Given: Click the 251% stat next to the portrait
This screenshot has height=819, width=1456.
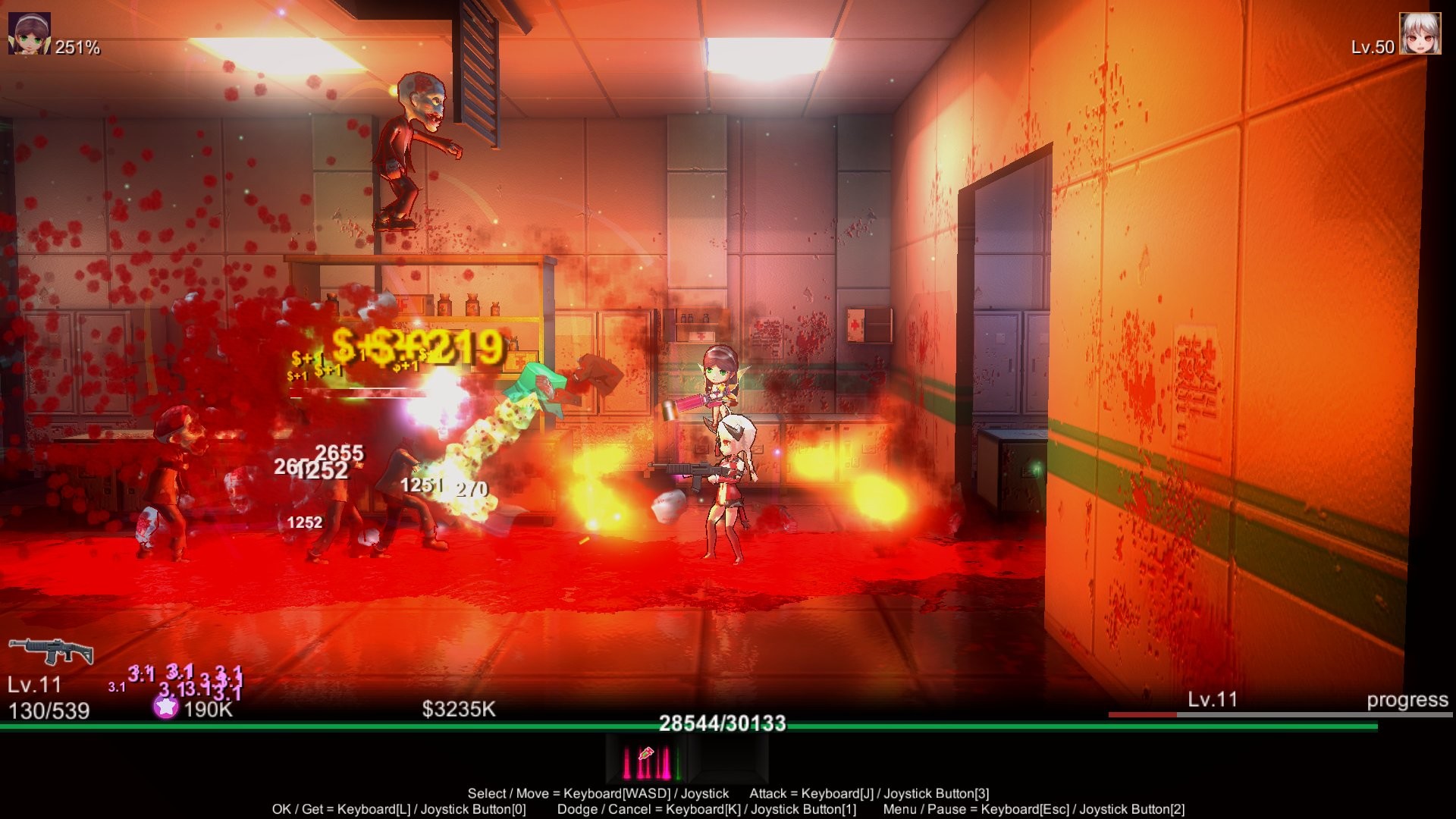Looking at the screenshot, I should tap(78, 49).
